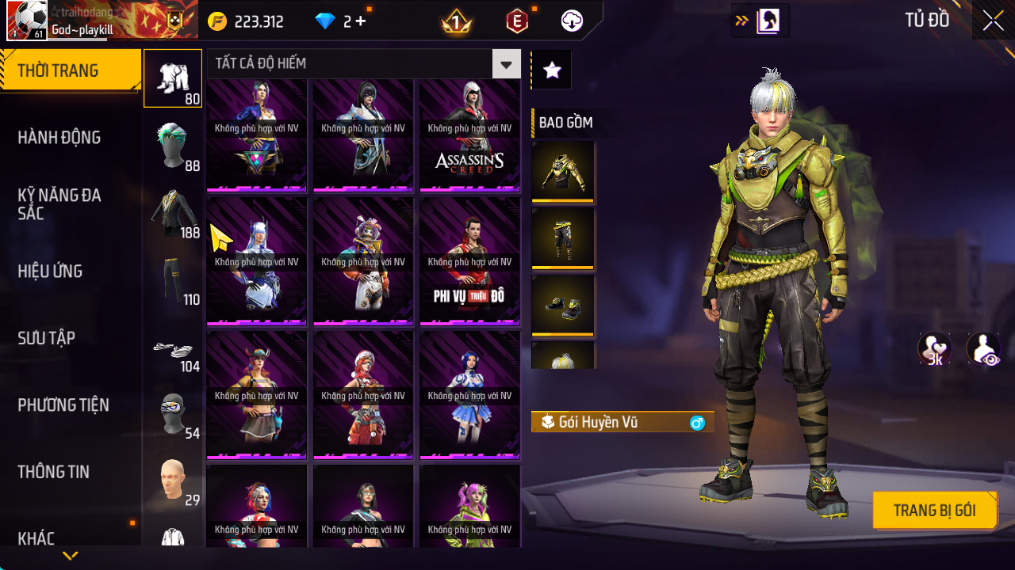Image resolution: width=1015 pixels, height=570 pixels.
Task: Pick the black pants item in BAO GỒM
Action: coord(563,237)
